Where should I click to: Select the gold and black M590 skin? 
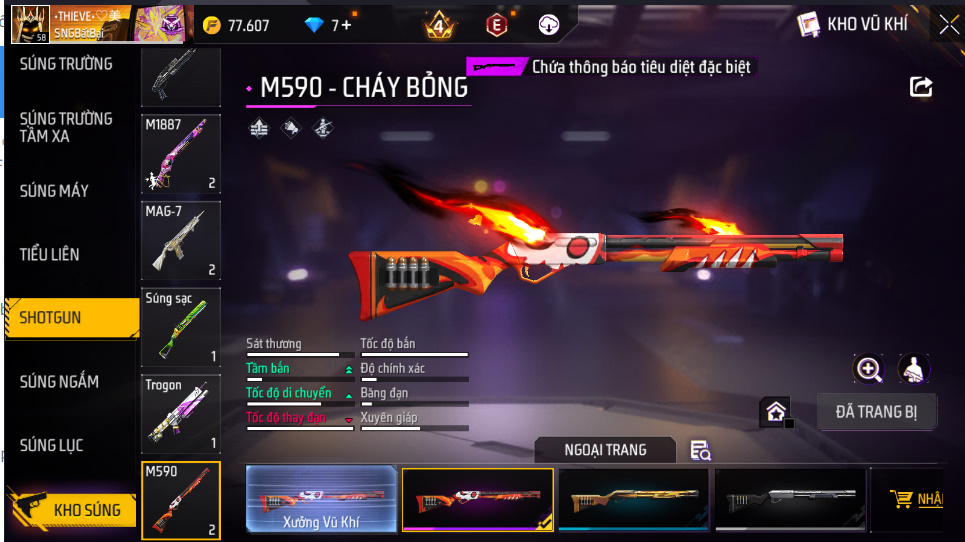634,498
